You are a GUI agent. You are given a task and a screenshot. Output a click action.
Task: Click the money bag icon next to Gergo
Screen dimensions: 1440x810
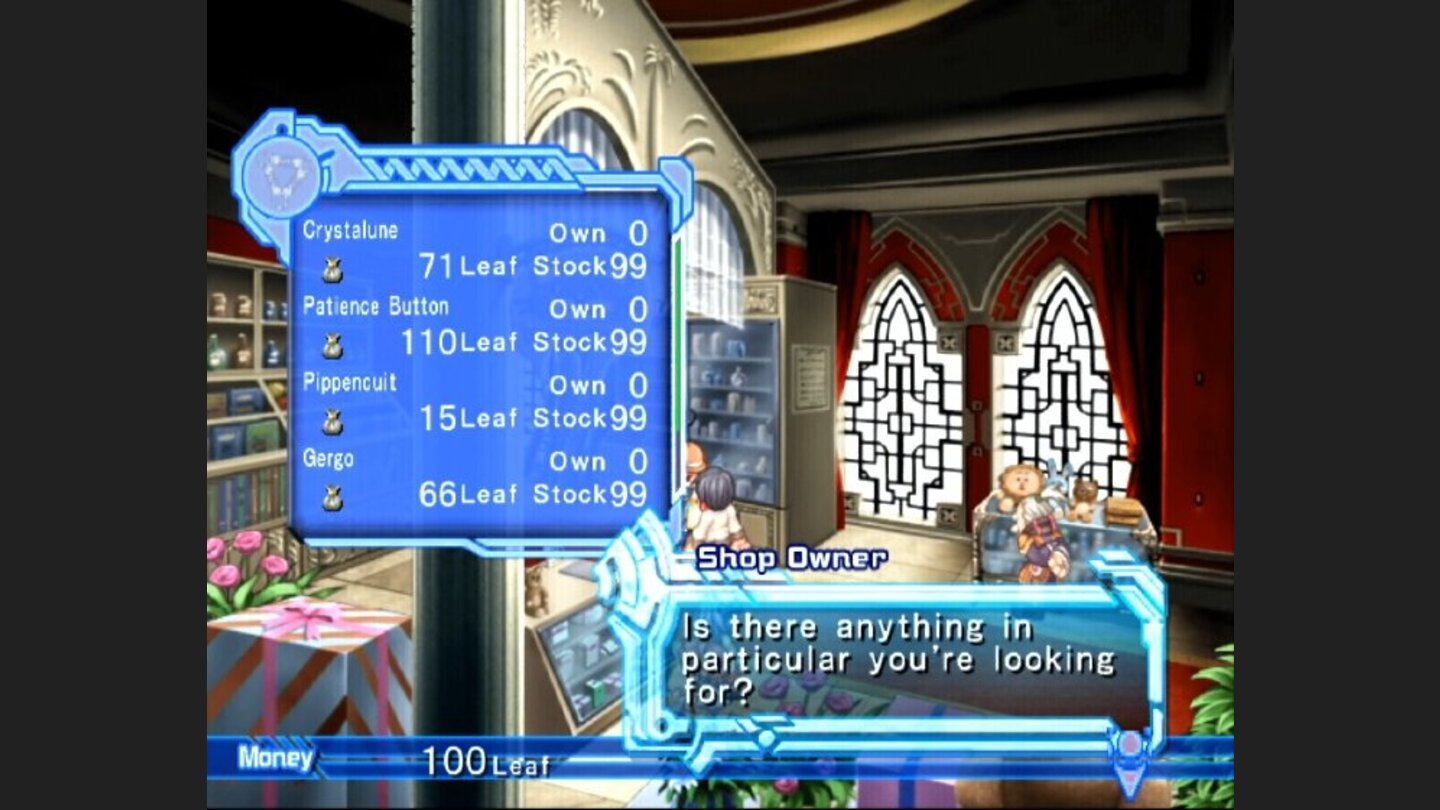tap(330, 497)
